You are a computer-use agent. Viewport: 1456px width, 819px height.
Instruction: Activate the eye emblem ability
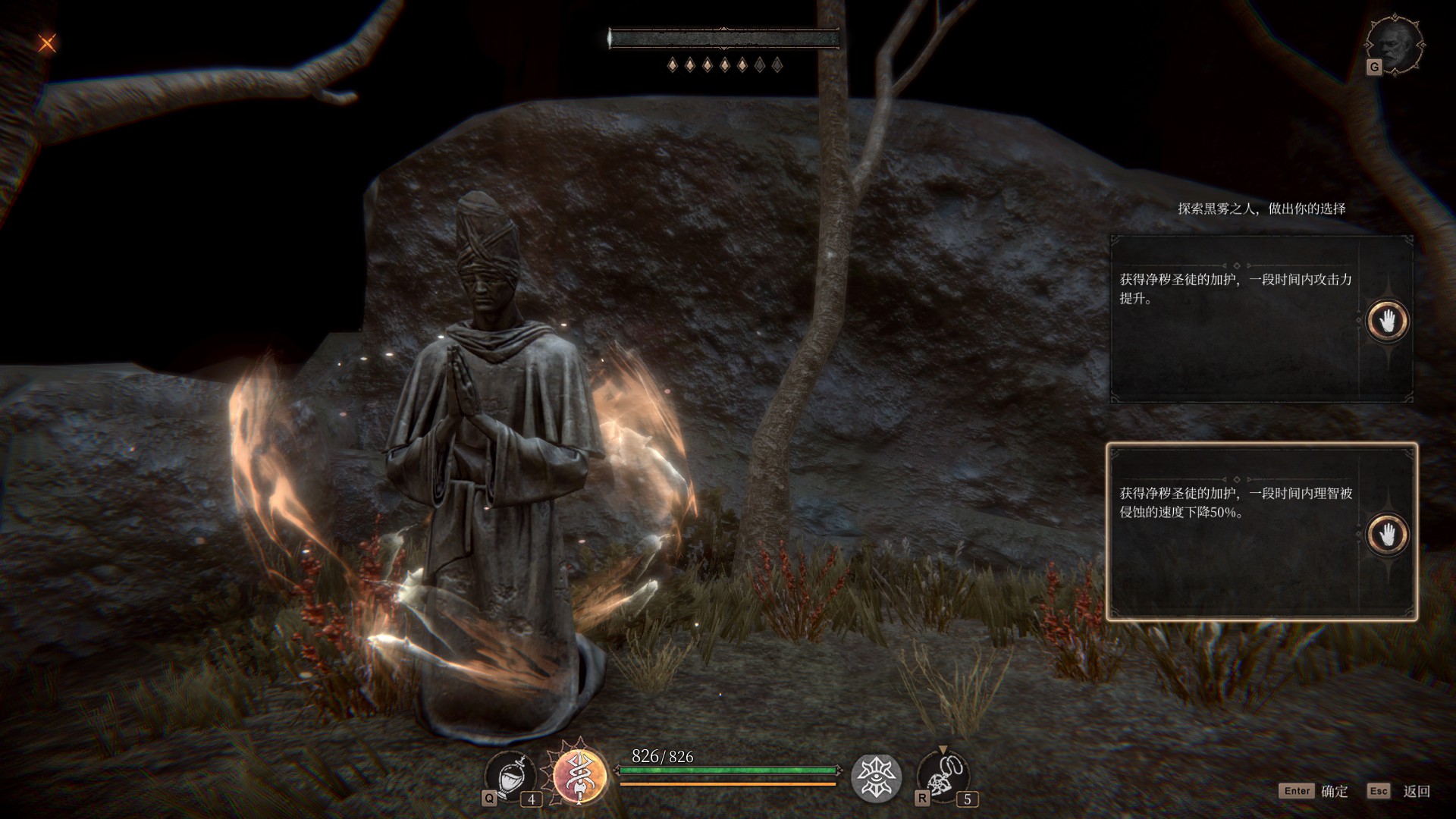pos(876,778)
